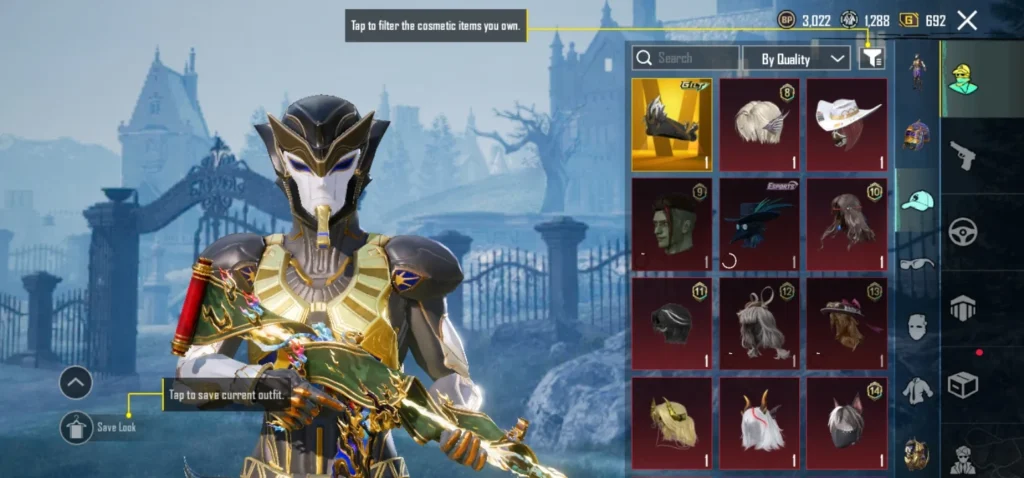Image resolution: width=1024 pixels, height=478 pixels.
Task: Pick the golden masked hair item
Action: 672,422
